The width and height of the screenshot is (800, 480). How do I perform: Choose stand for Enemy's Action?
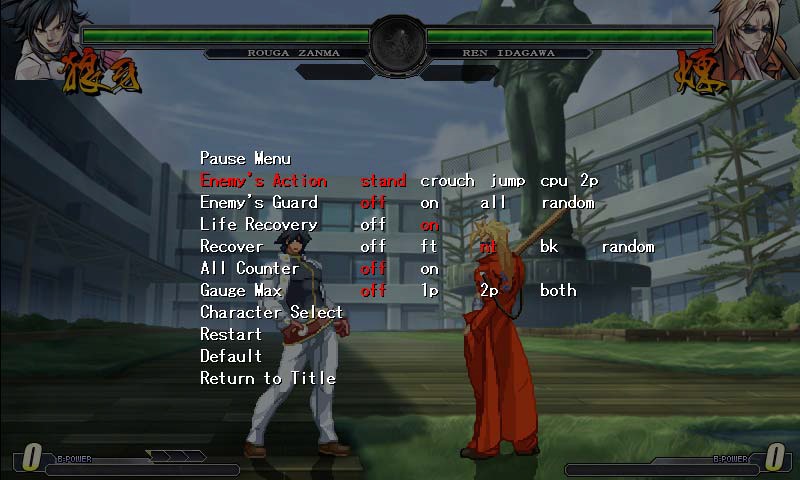pyautogui.click(x=383, y=181)
